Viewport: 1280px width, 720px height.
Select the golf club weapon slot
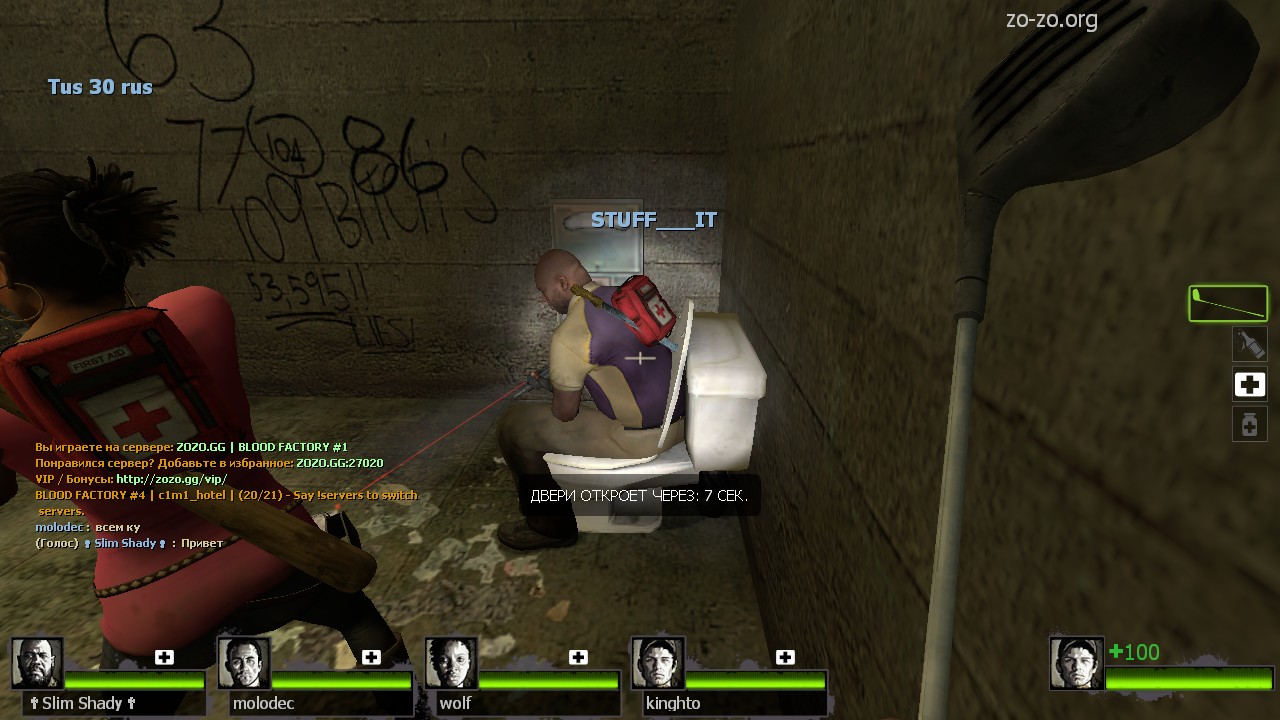pos(1228,304)
